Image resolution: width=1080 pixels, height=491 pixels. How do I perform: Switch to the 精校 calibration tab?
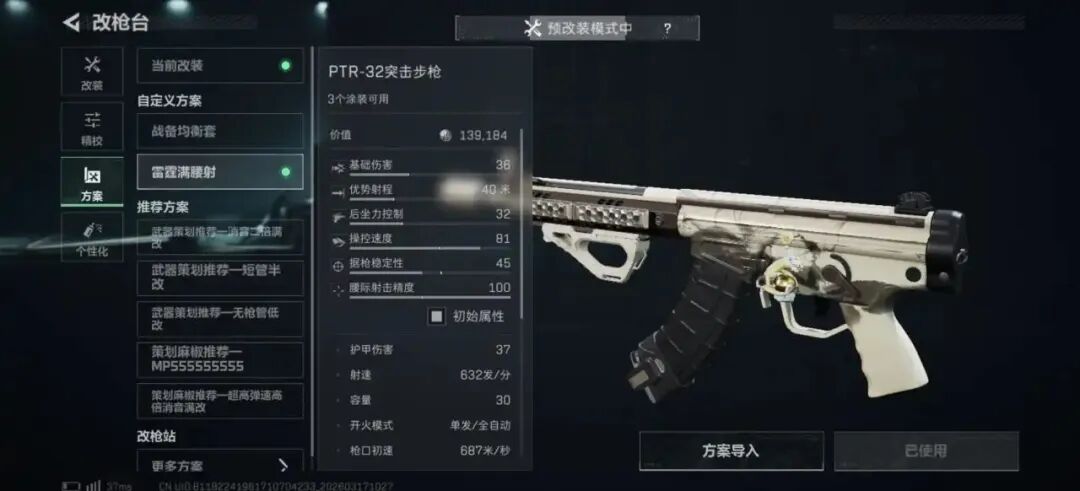click(x=92, y=127)
